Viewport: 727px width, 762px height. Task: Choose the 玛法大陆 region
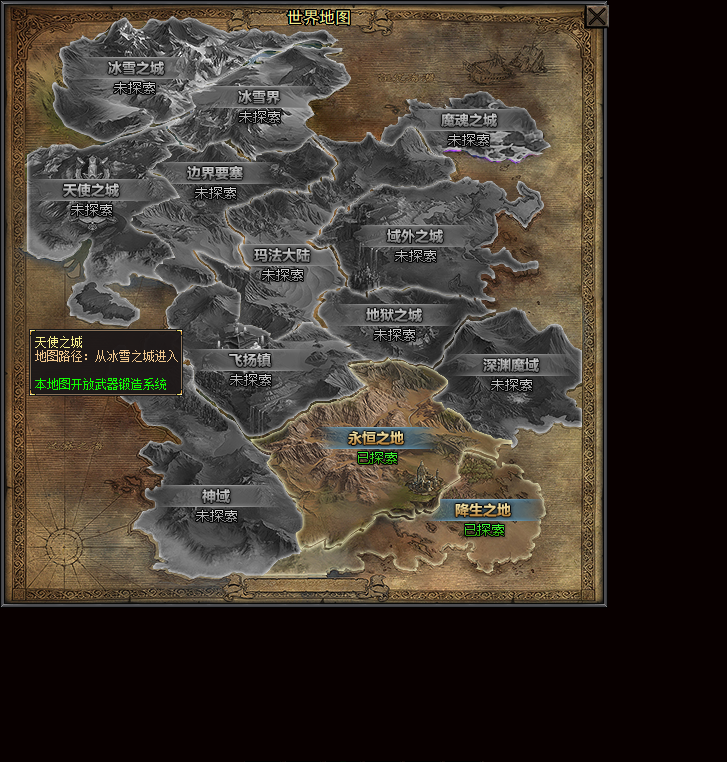tap(282, 255)
